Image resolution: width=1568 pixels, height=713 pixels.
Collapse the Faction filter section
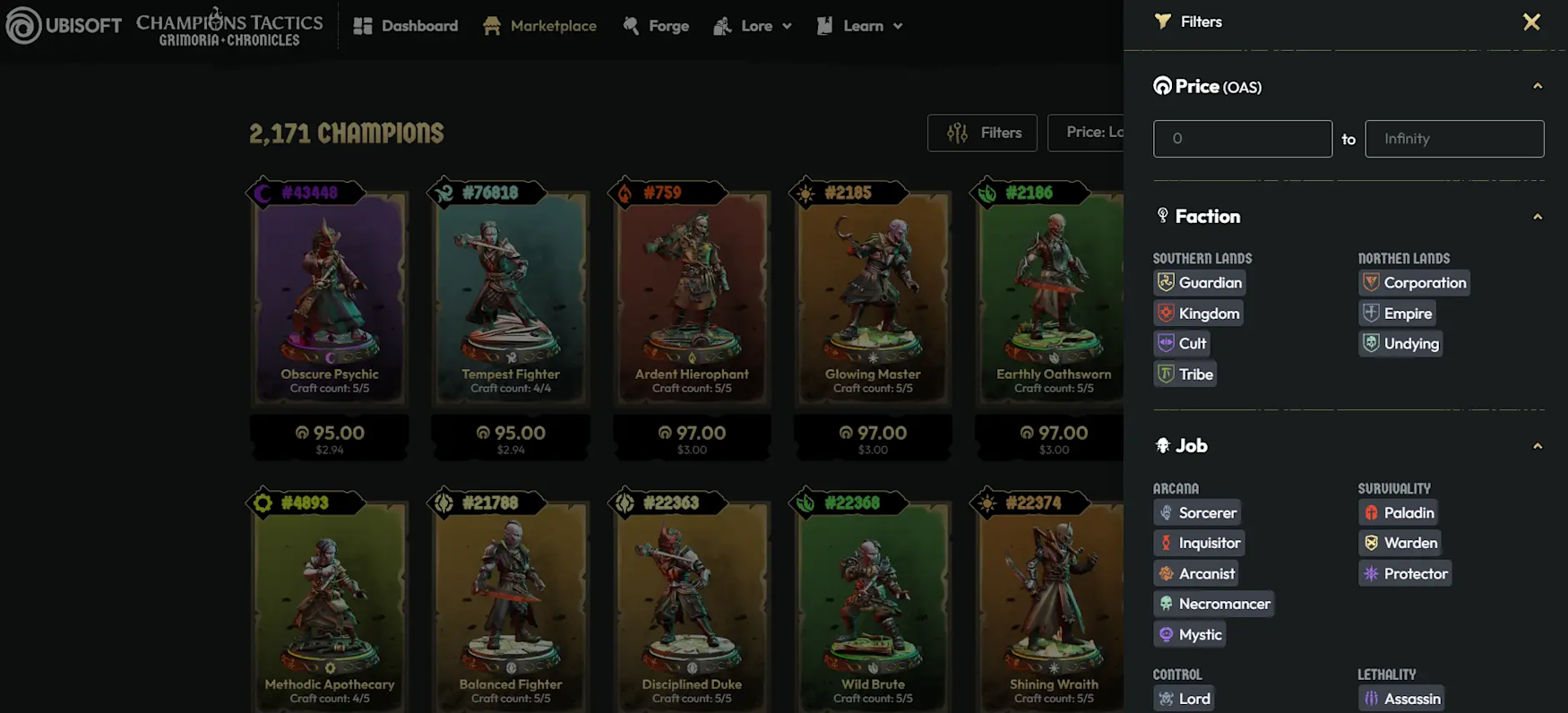coord(1538,217)
